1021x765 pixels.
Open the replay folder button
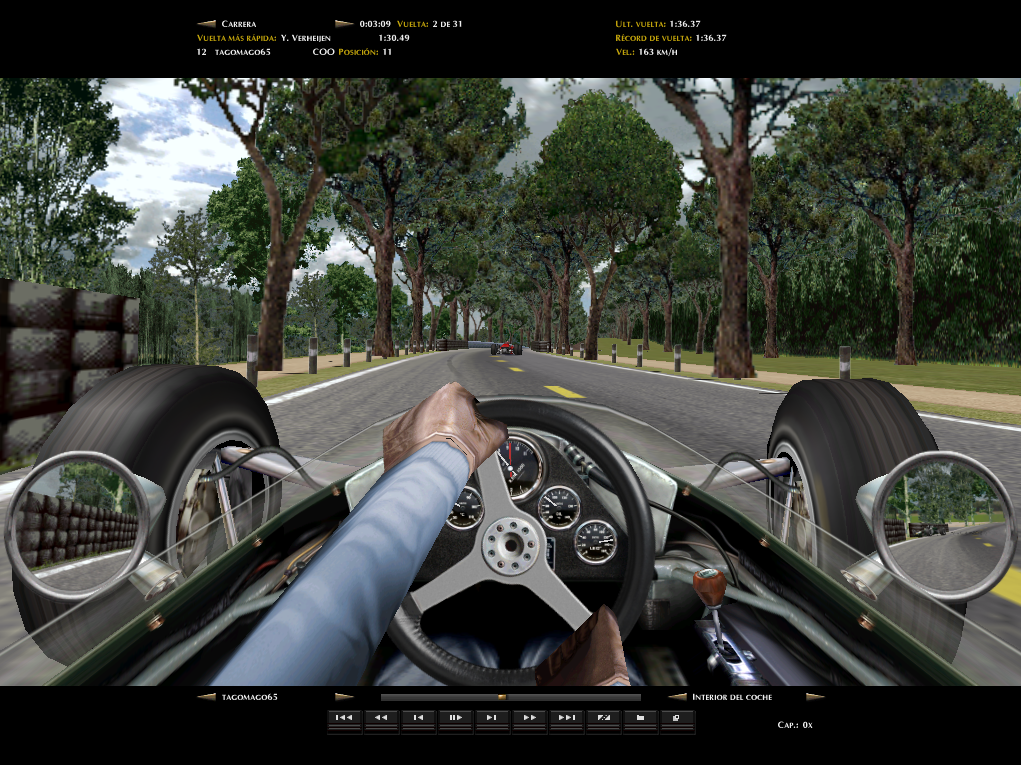640,717
